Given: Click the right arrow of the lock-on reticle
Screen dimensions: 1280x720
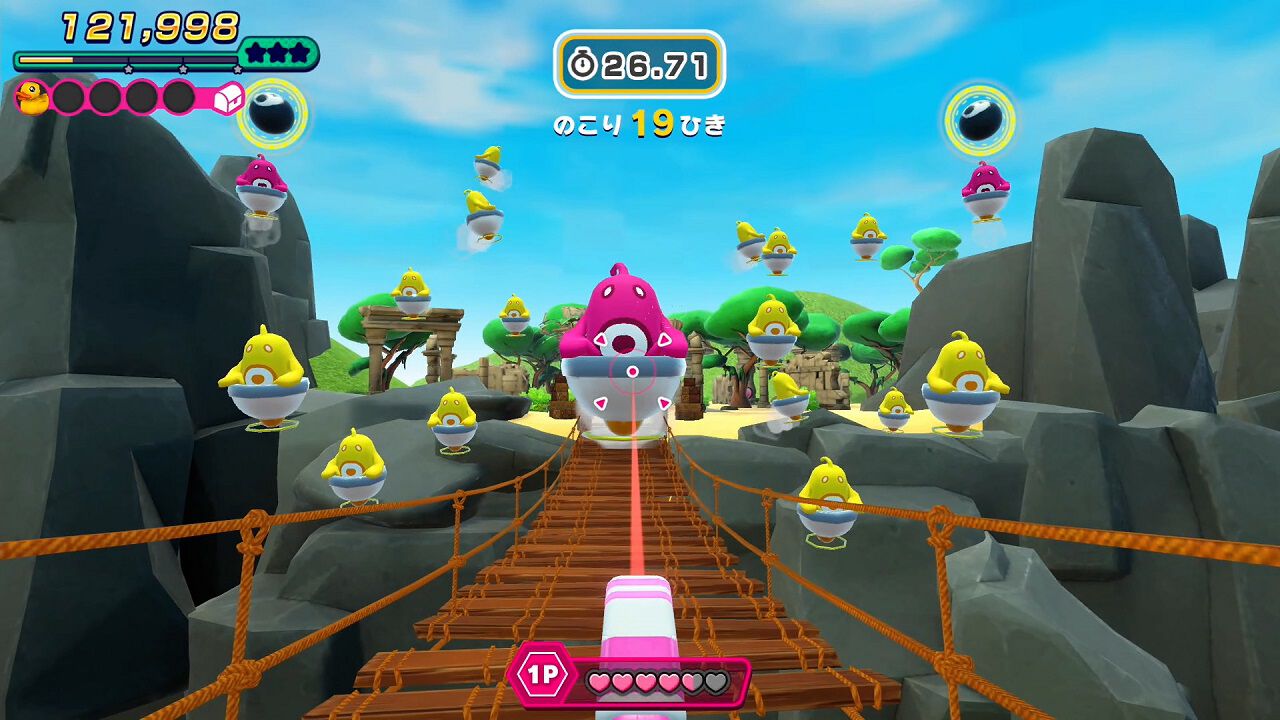Looking at the screenshot, I should 664,403.
